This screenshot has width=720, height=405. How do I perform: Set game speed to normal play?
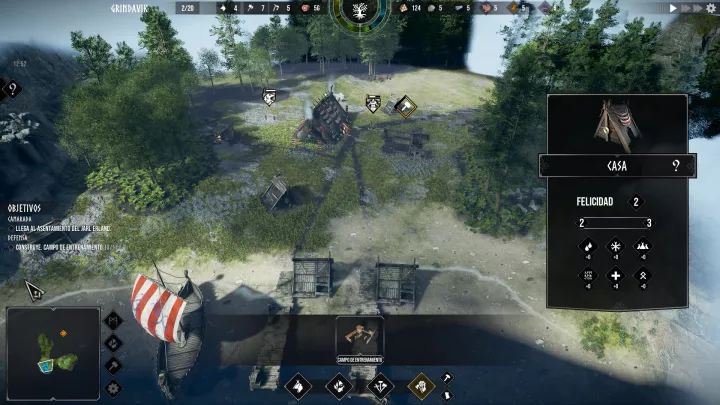tap(674, 8)
